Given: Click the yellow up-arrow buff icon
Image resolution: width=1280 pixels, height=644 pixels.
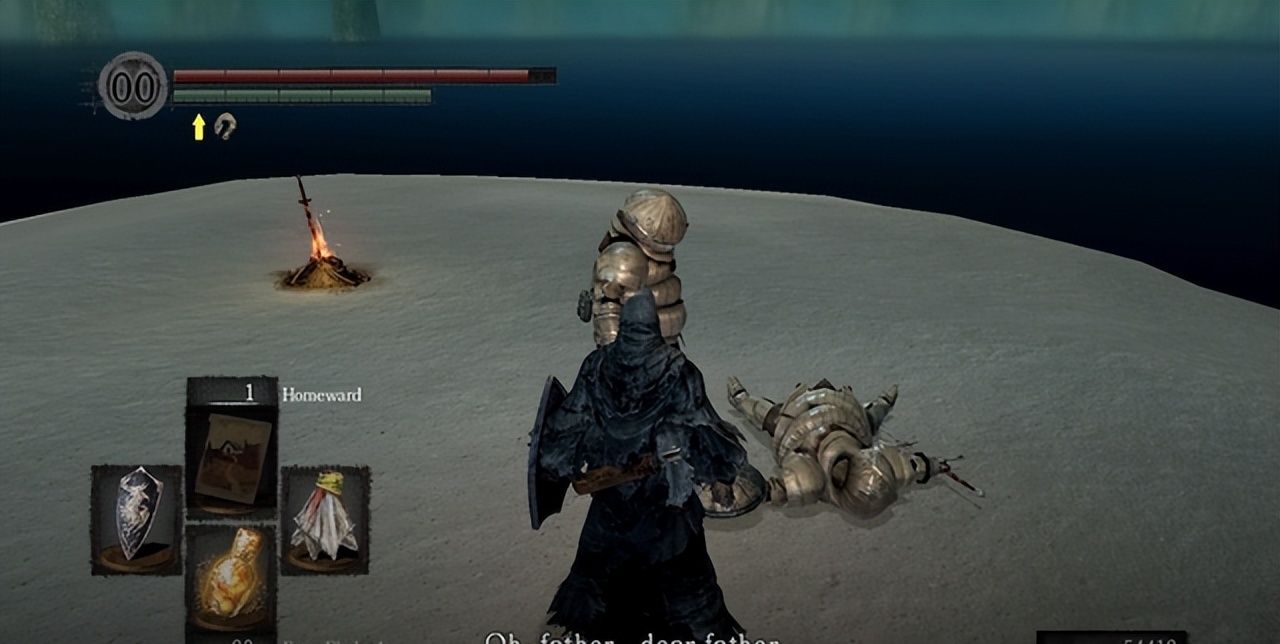Looking at the screenshot, I should tap(199, 126).
